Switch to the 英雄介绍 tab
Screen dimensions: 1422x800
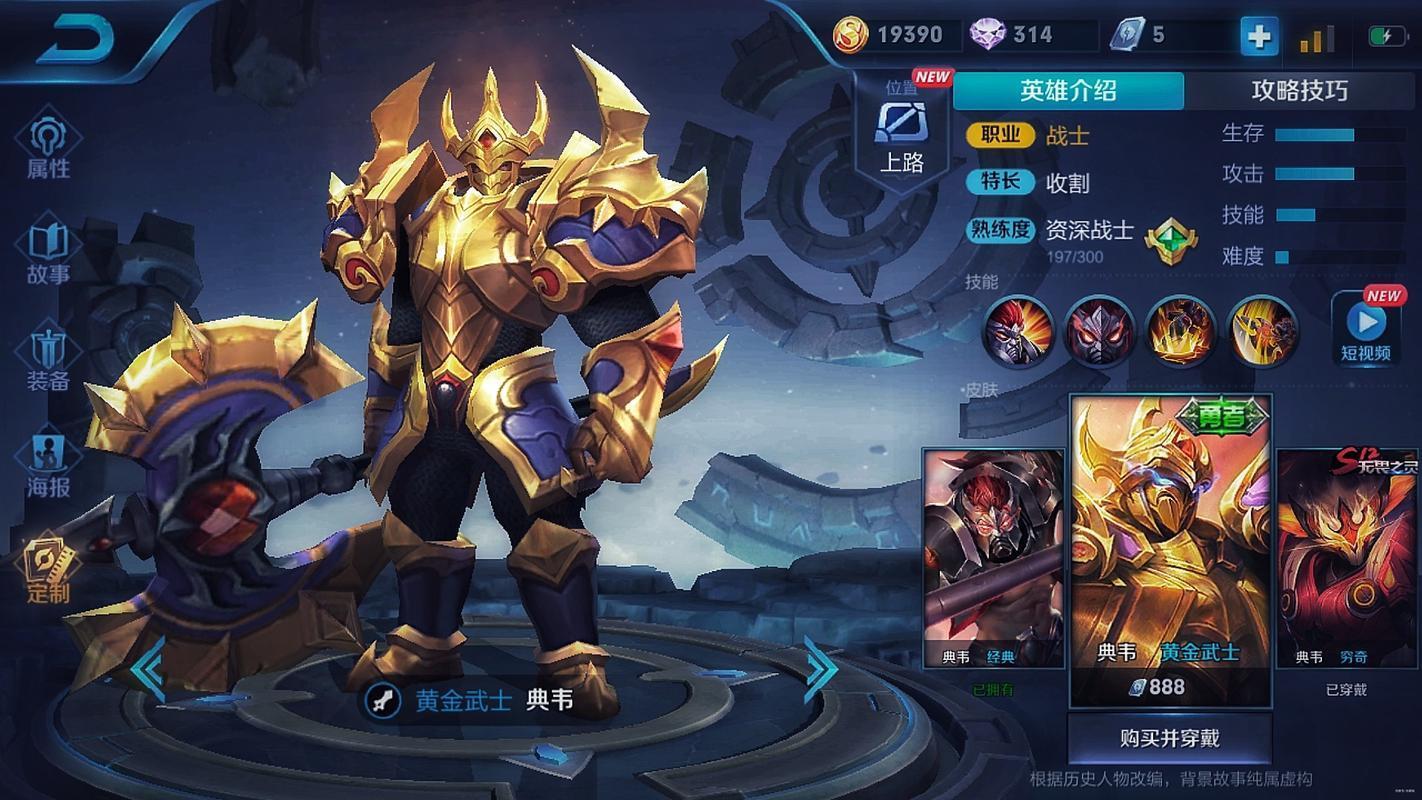[x=1068, y=91]
